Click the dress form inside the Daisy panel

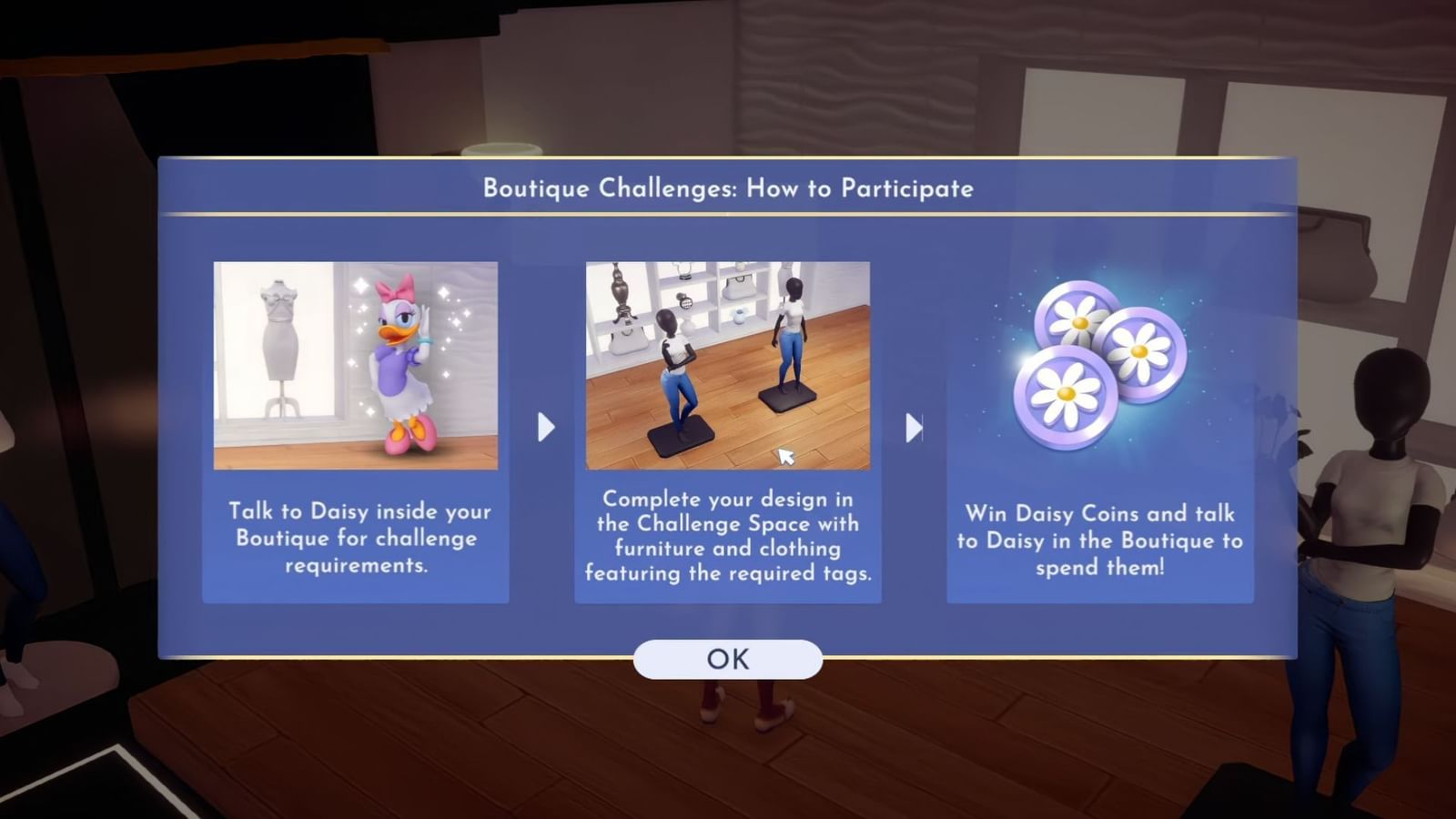coord(279,339)
